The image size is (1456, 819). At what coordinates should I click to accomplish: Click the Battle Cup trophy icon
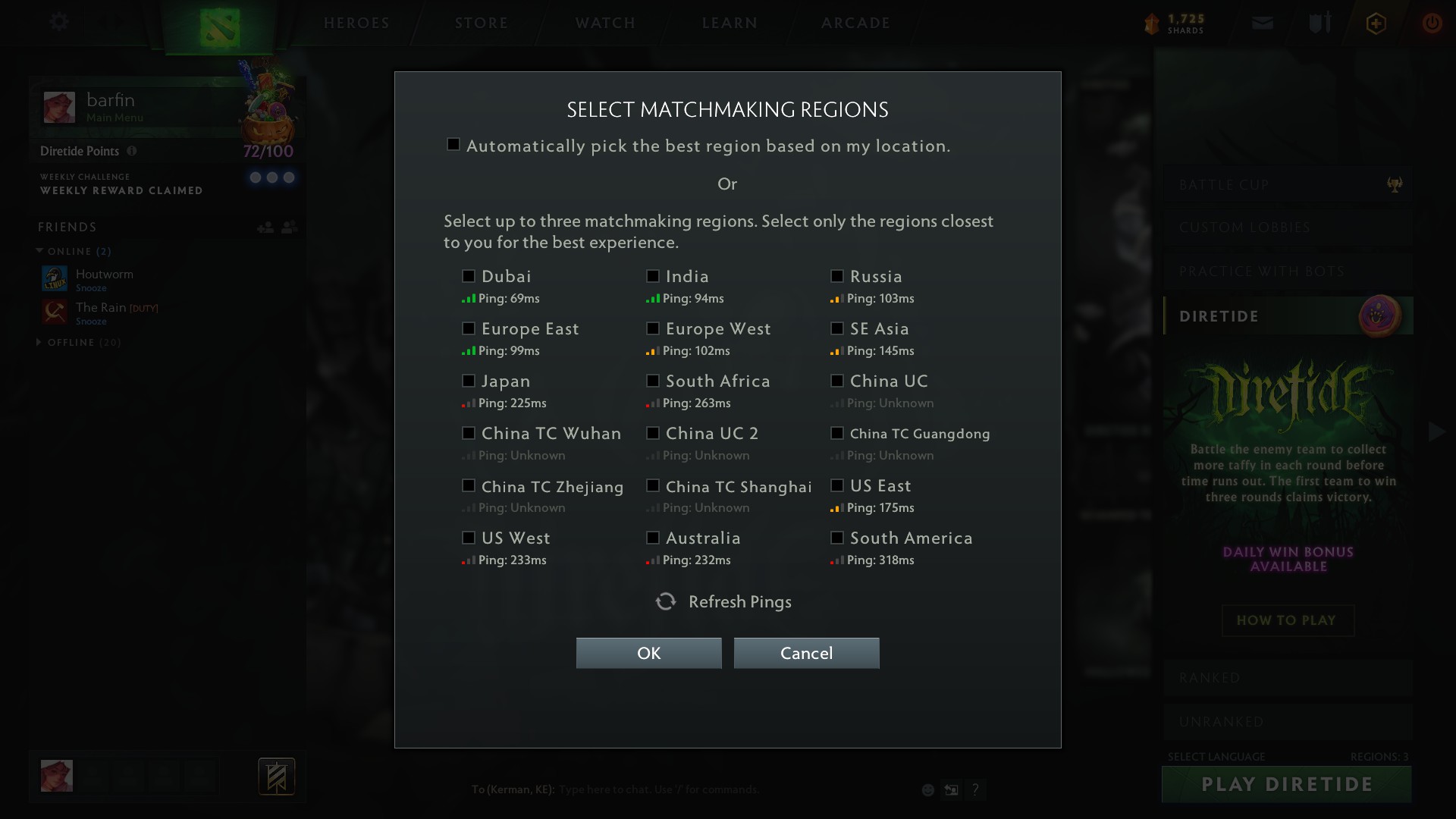[x=1395, y=184]
